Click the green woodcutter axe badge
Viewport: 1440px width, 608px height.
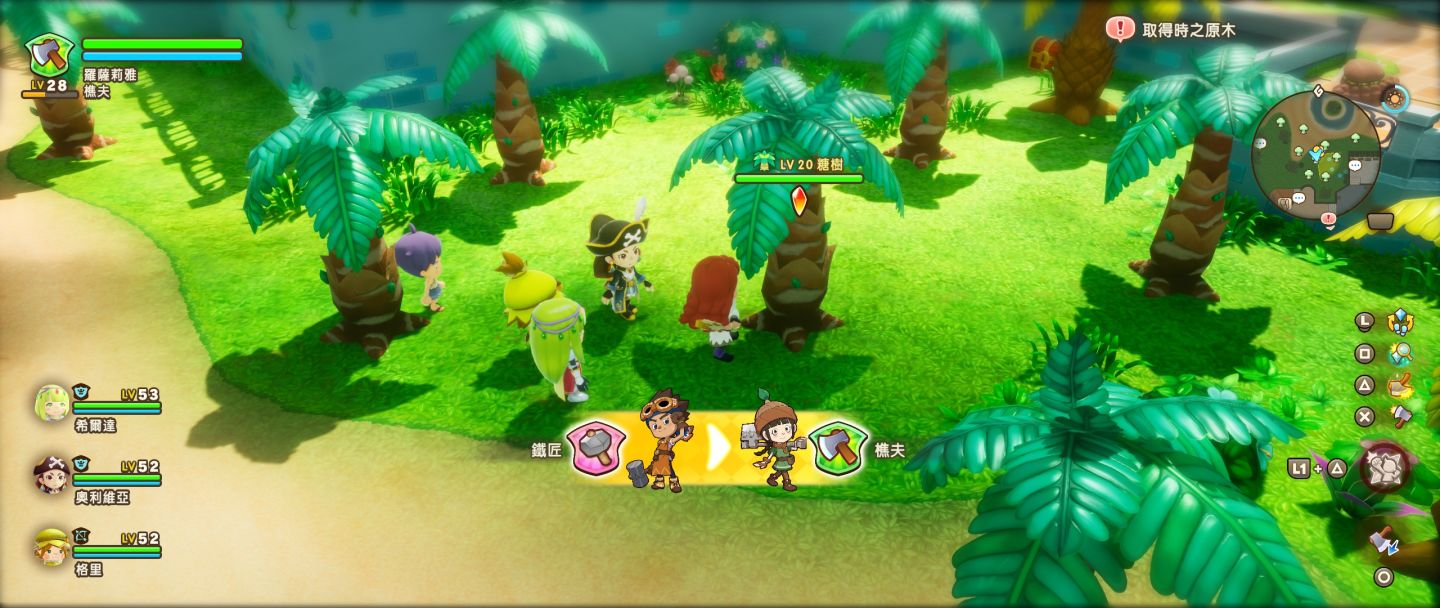(838, 447)
